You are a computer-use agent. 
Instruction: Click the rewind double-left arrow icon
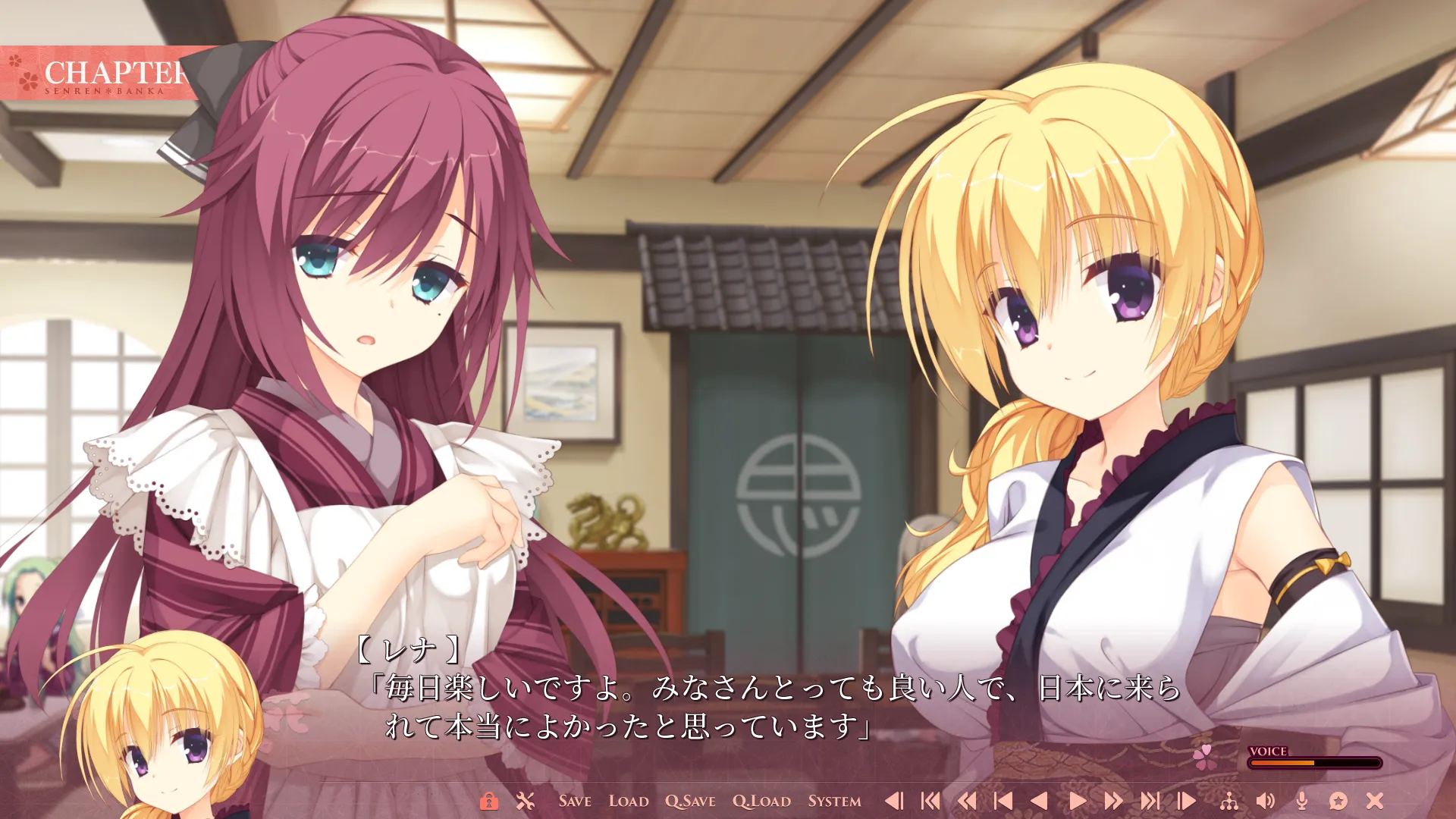click(x=967, y=801)
